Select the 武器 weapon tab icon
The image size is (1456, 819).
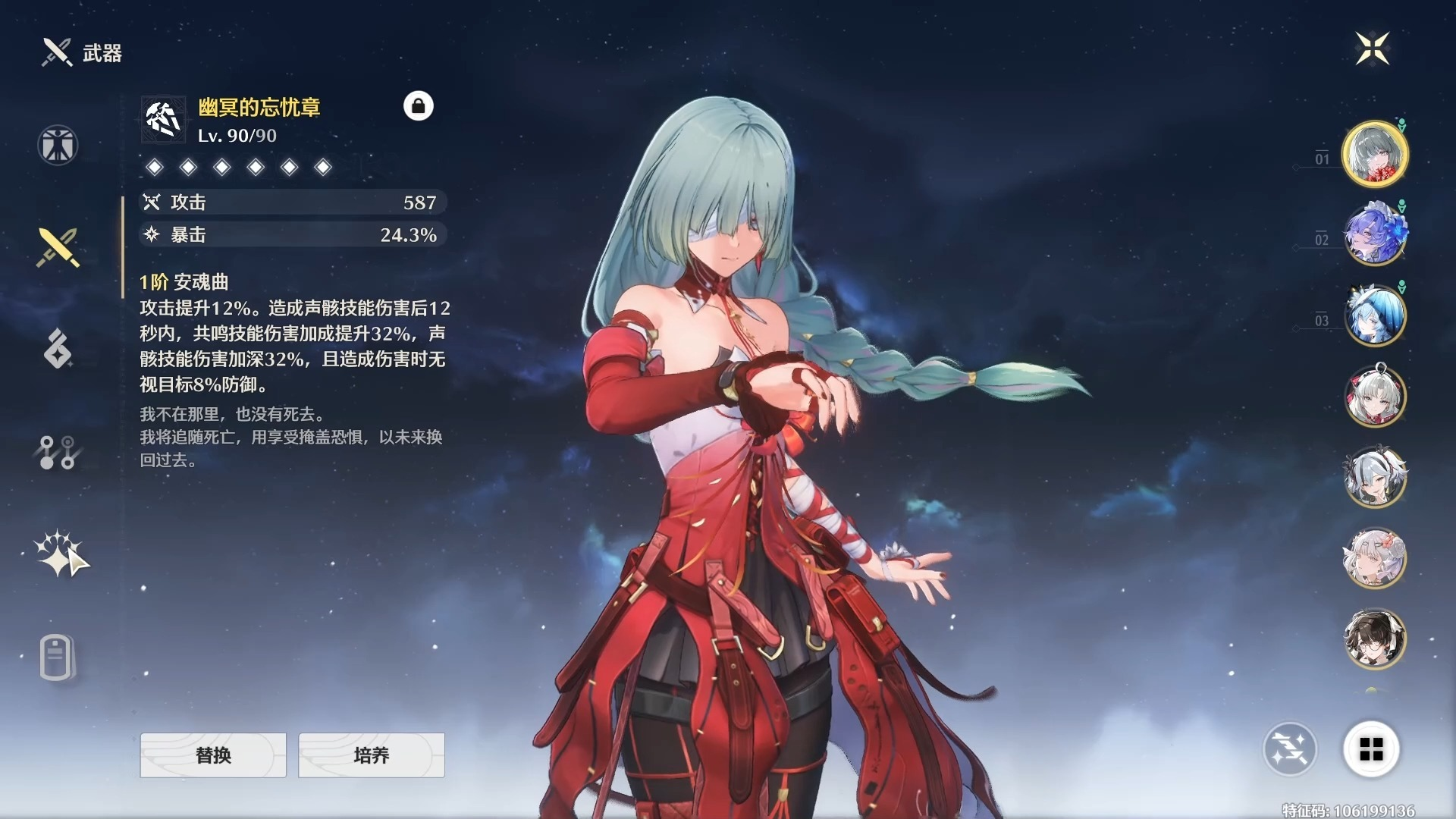[57, 246]
